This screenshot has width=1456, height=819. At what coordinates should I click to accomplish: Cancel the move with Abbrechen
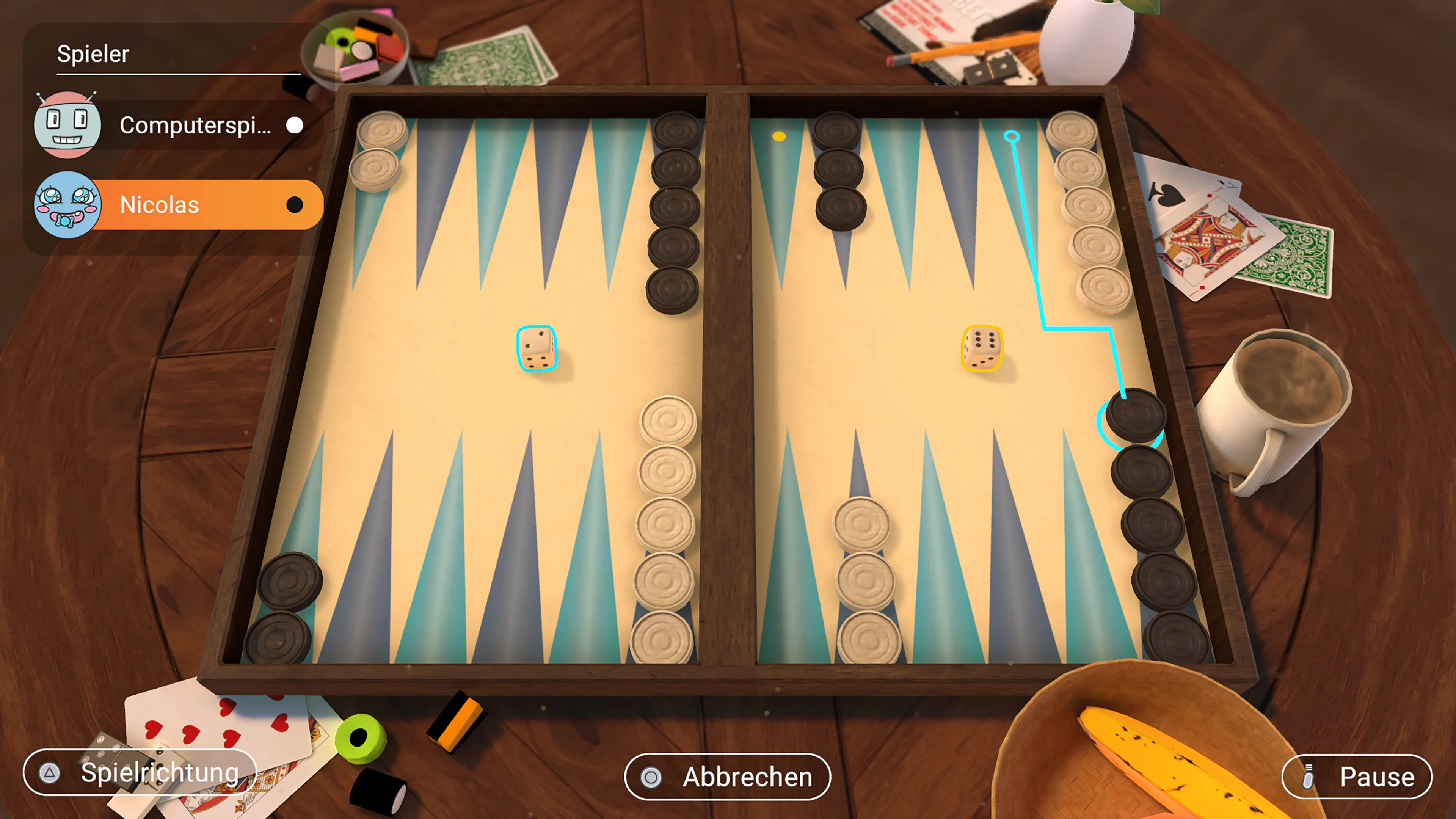[x=727, y=777]
